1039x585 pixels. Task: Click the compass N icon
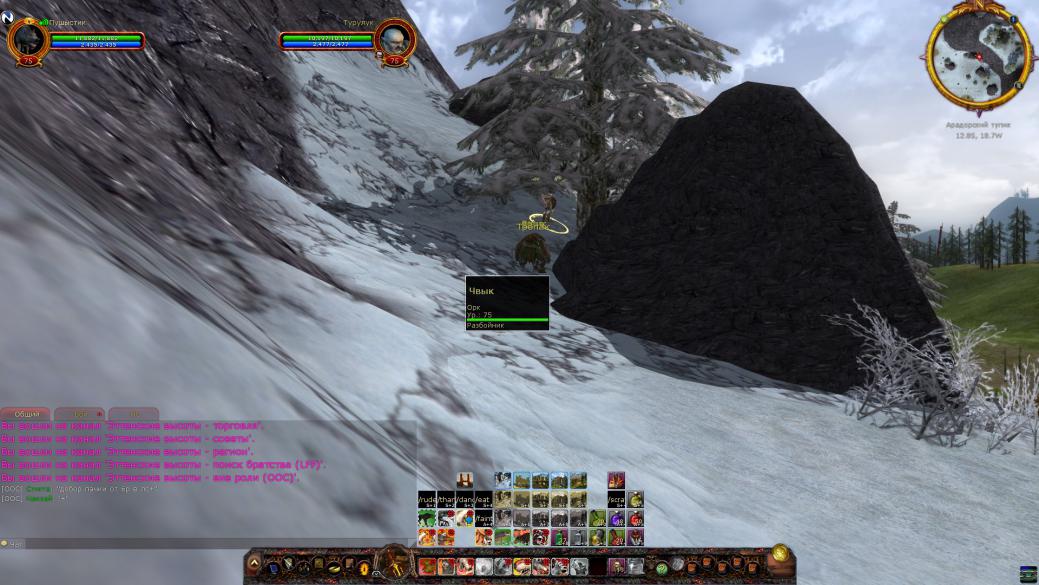(8, 17)
